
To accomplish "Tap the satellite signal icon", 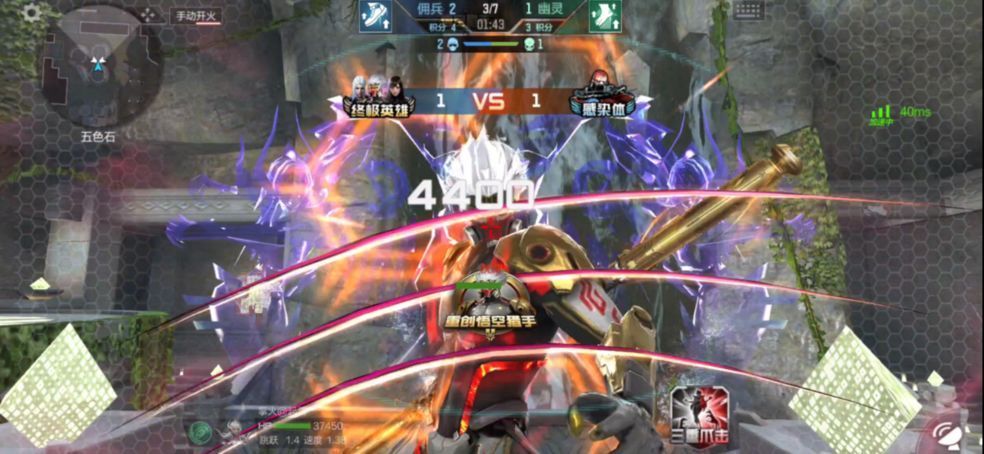I will (x=946, y=433).
